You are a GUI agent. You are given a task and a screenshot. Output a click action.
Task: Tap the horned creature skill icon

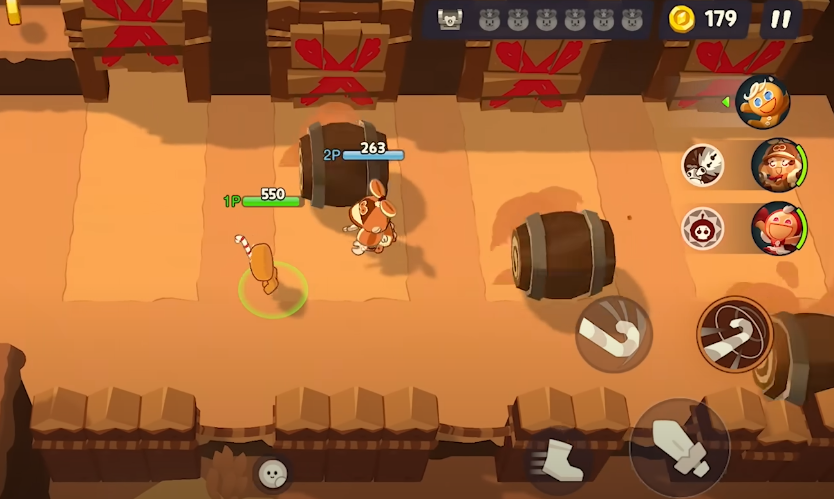pos(703,165)
